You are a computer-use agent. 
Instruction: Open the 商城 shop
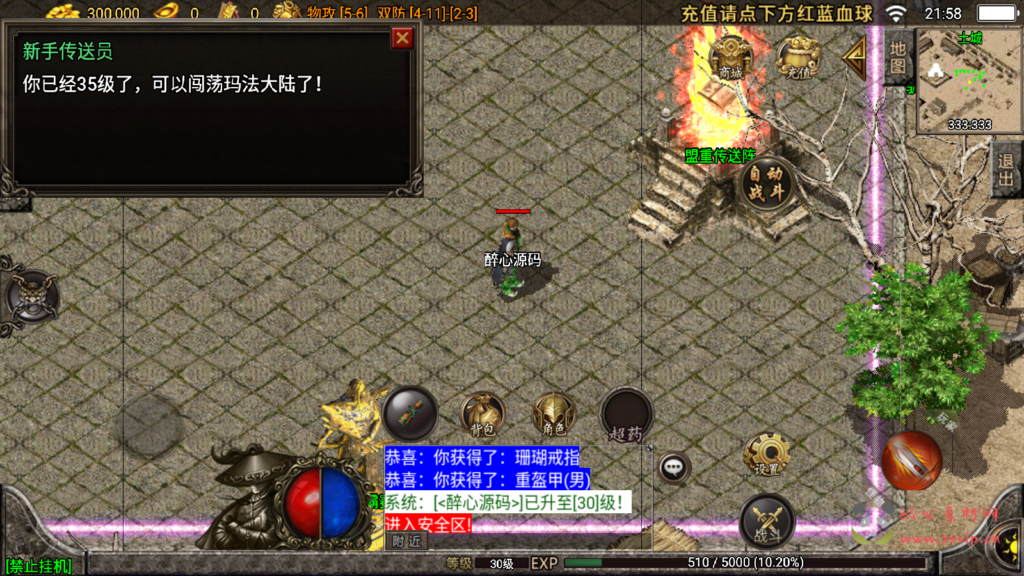[731, 56]
